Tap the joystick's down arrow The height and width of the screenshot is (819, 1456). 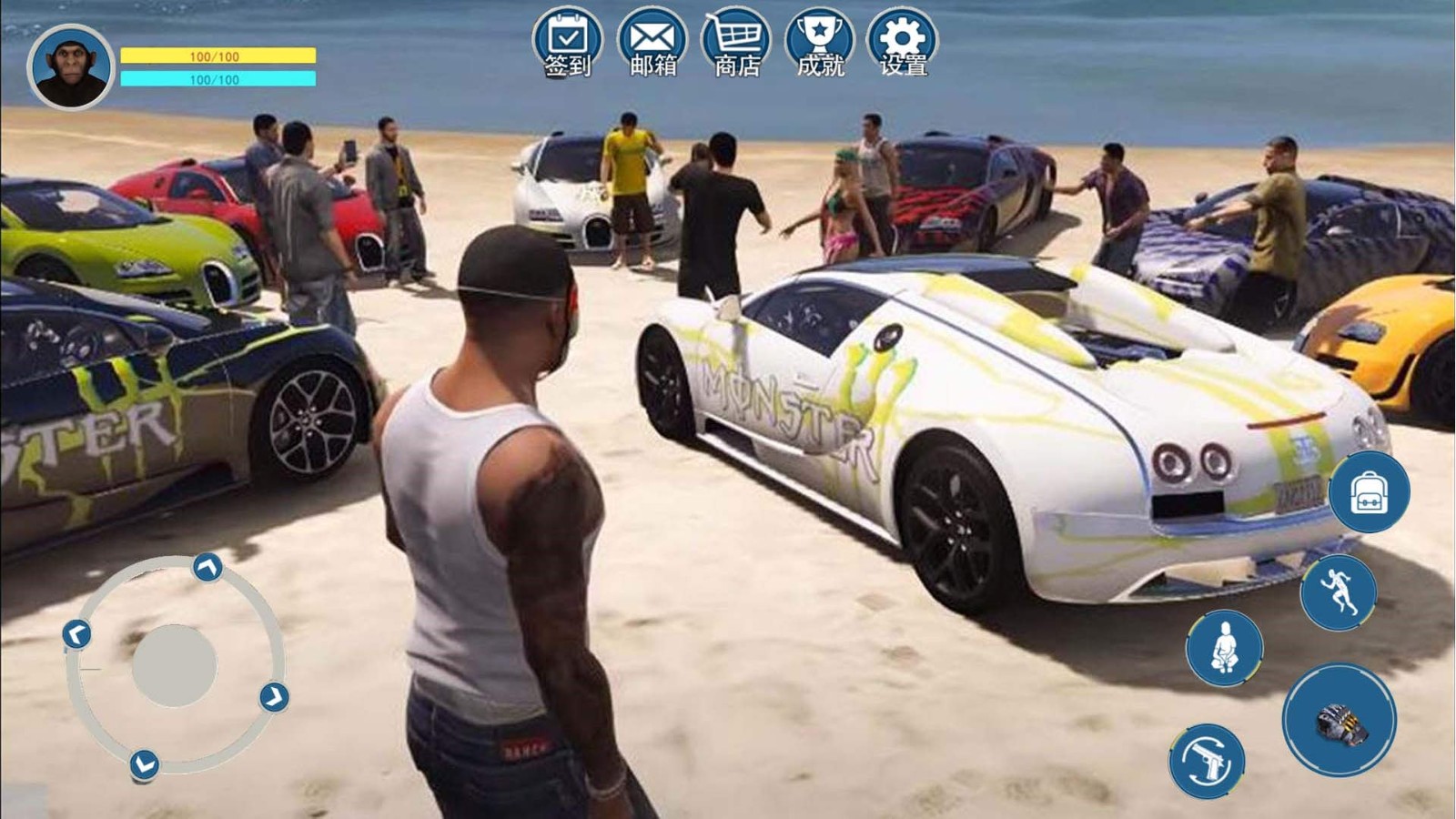point(144,764)
